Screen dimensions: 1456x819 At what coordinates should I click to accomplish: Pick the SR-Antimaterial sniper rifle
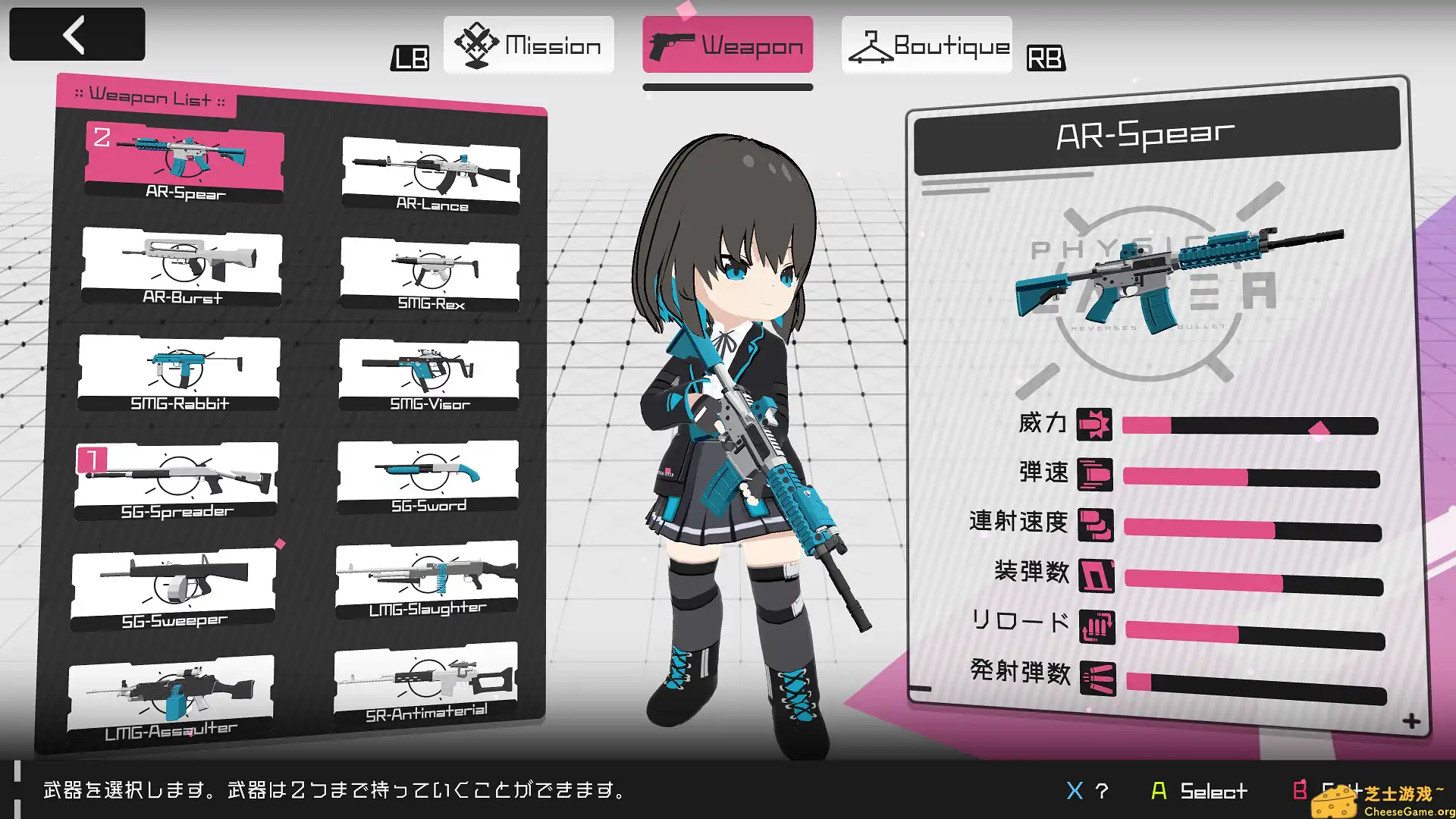tap(425, 684)
